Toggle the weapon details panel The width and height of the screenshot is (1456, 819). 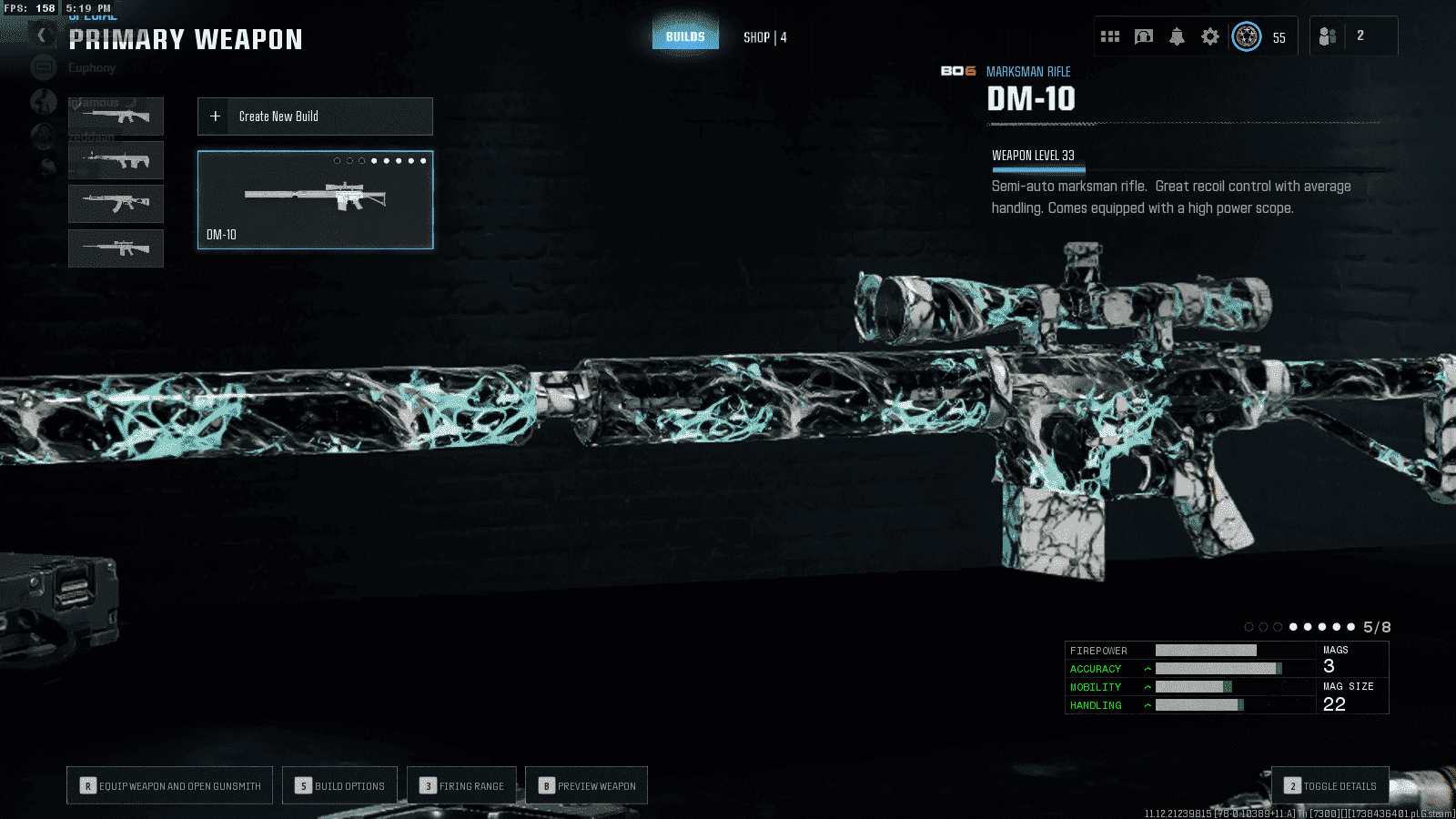point(1330,785)
